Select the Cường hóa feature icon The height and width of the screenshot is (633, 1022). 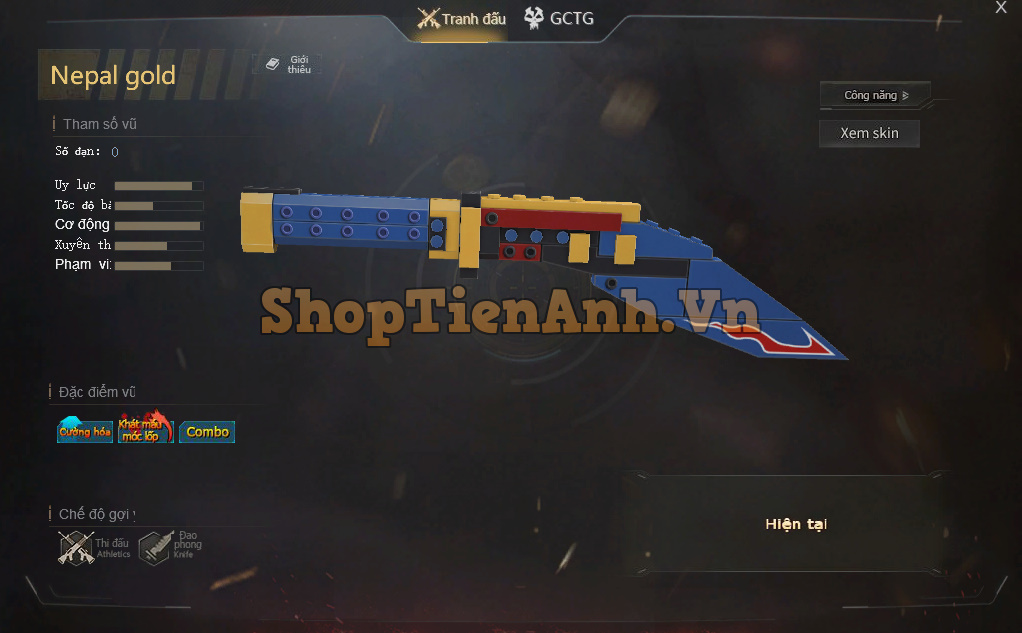pyautogui.click(x=85, y=431)
